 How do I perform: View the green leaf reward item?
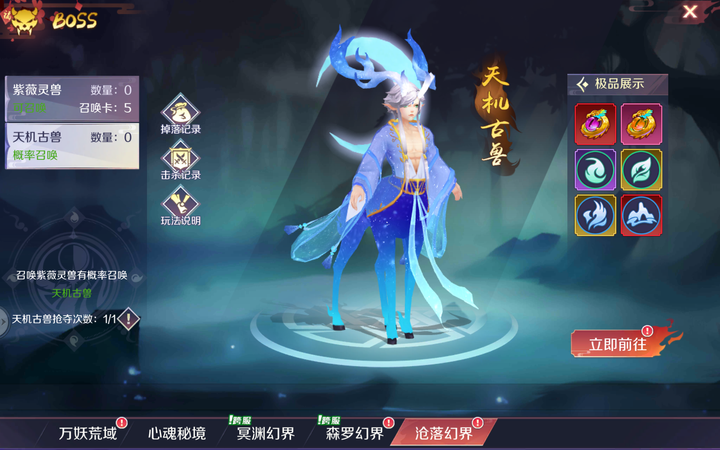[x=641, y=169]
